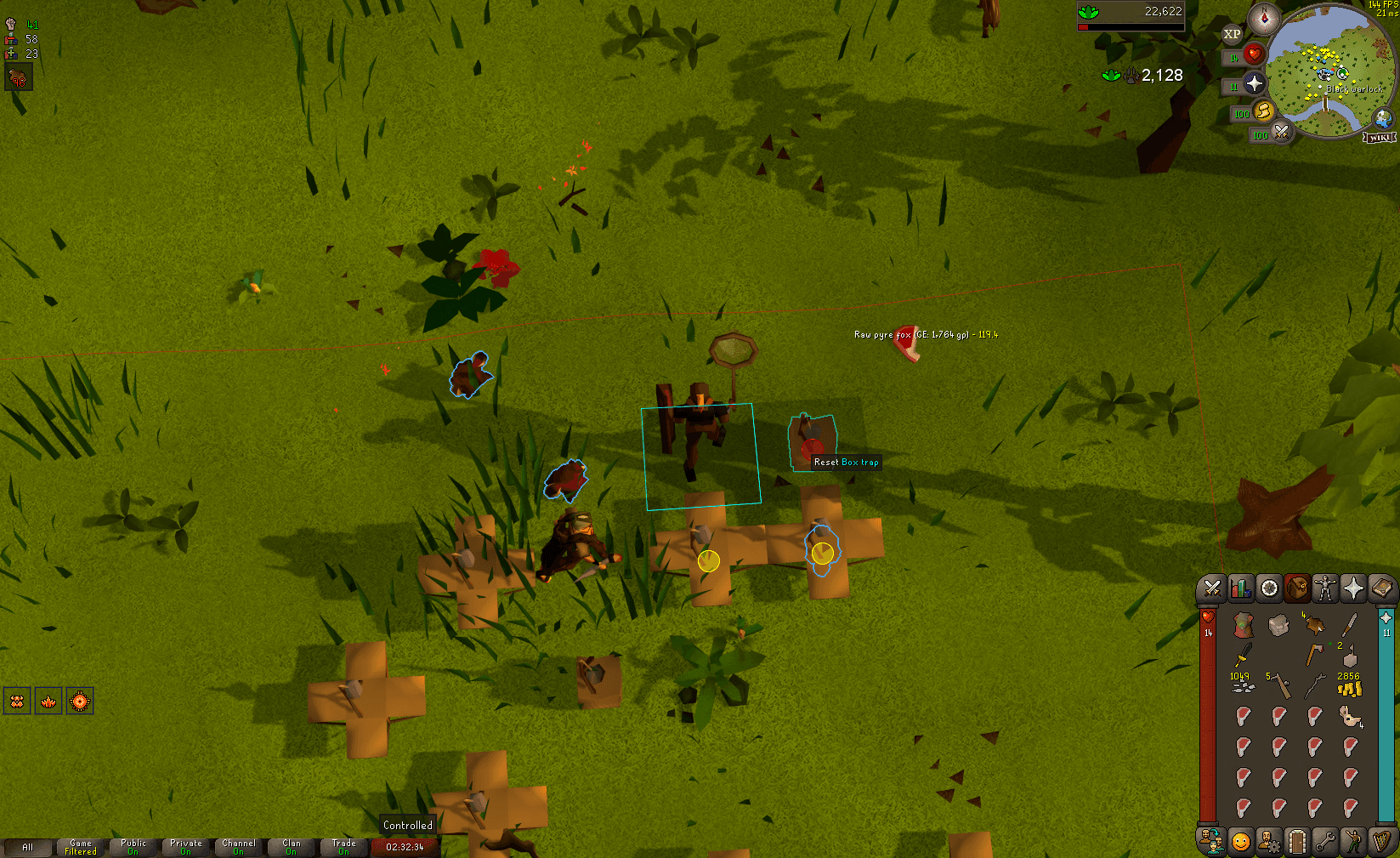The width and height of the screenshot is (1400, 858).
Task: Open the Combat Options tab
Action: pos(1210,588)
